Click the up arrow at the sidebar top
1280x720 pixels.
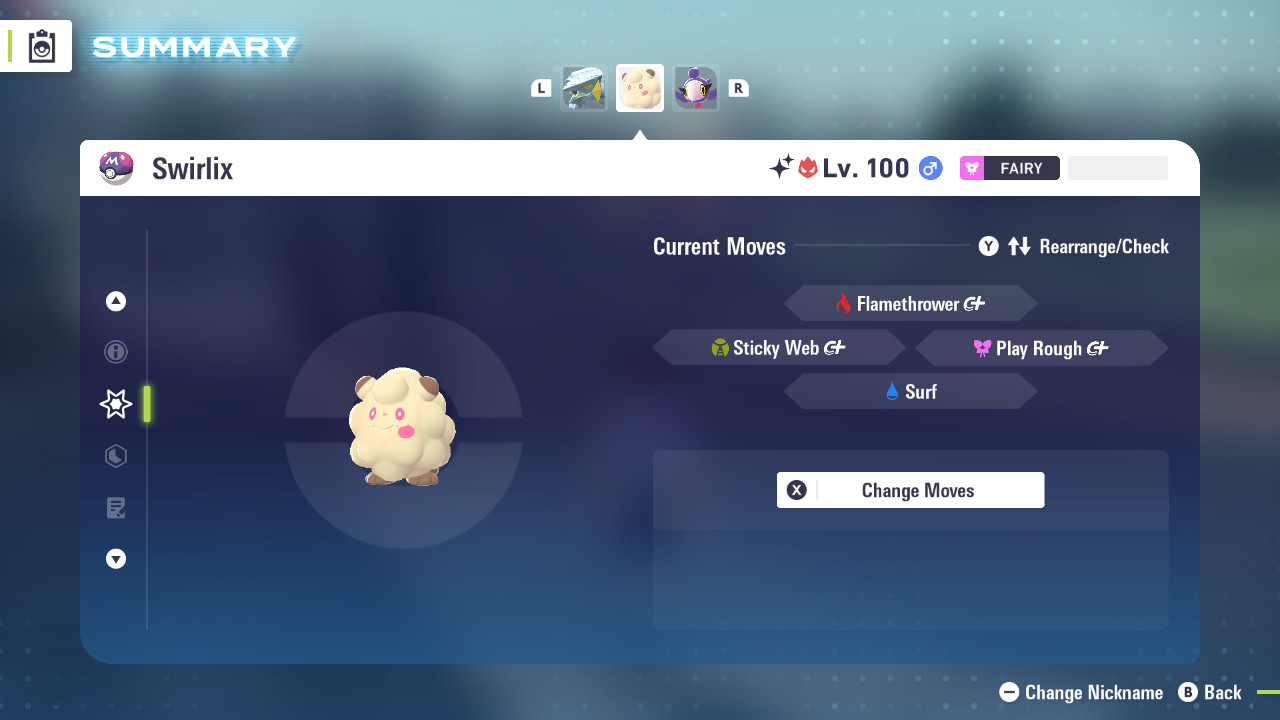tap(115, 300)
